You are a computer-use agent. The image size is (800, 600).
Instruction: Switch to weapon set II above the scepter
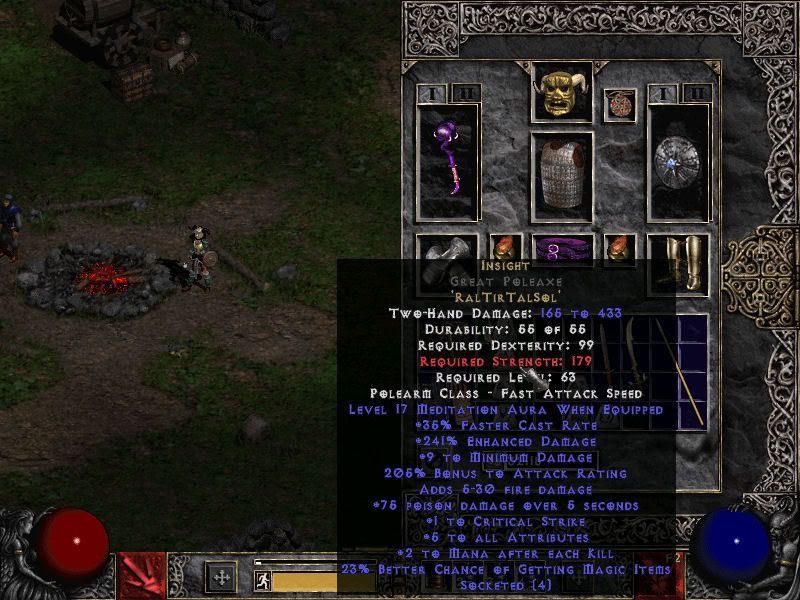pos(464,93)
